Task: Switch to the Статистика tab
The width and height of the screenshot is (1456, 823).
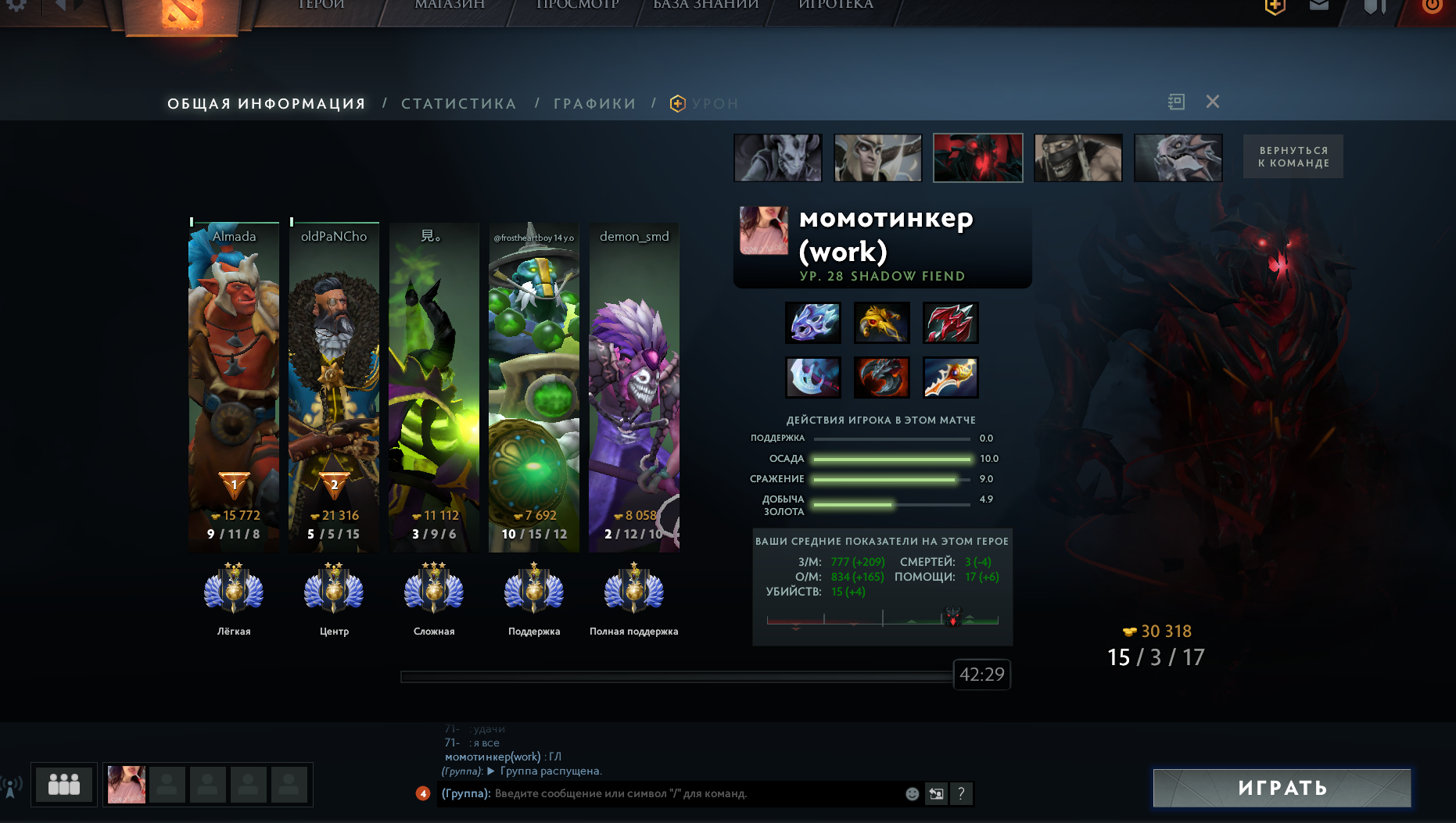Action: (458, 104)
